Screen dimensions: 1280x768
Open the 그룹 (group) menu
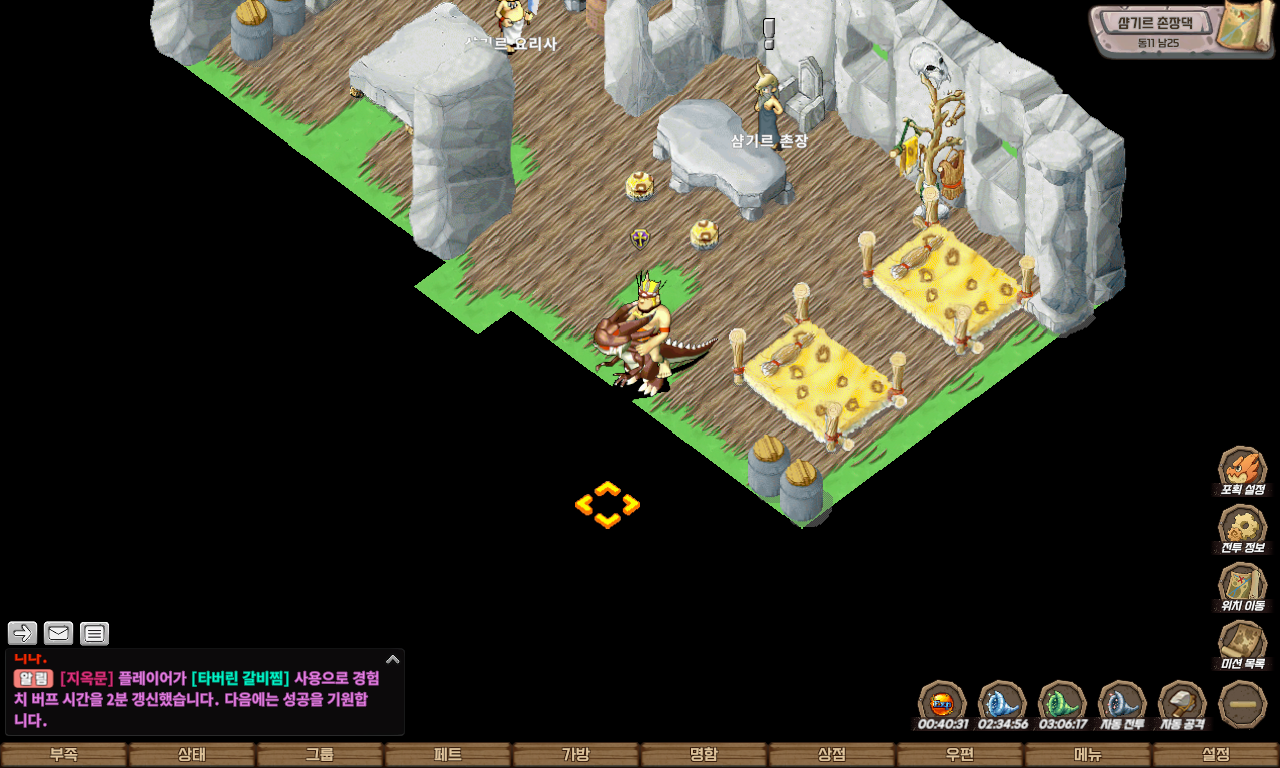click(x=320, y=755)
